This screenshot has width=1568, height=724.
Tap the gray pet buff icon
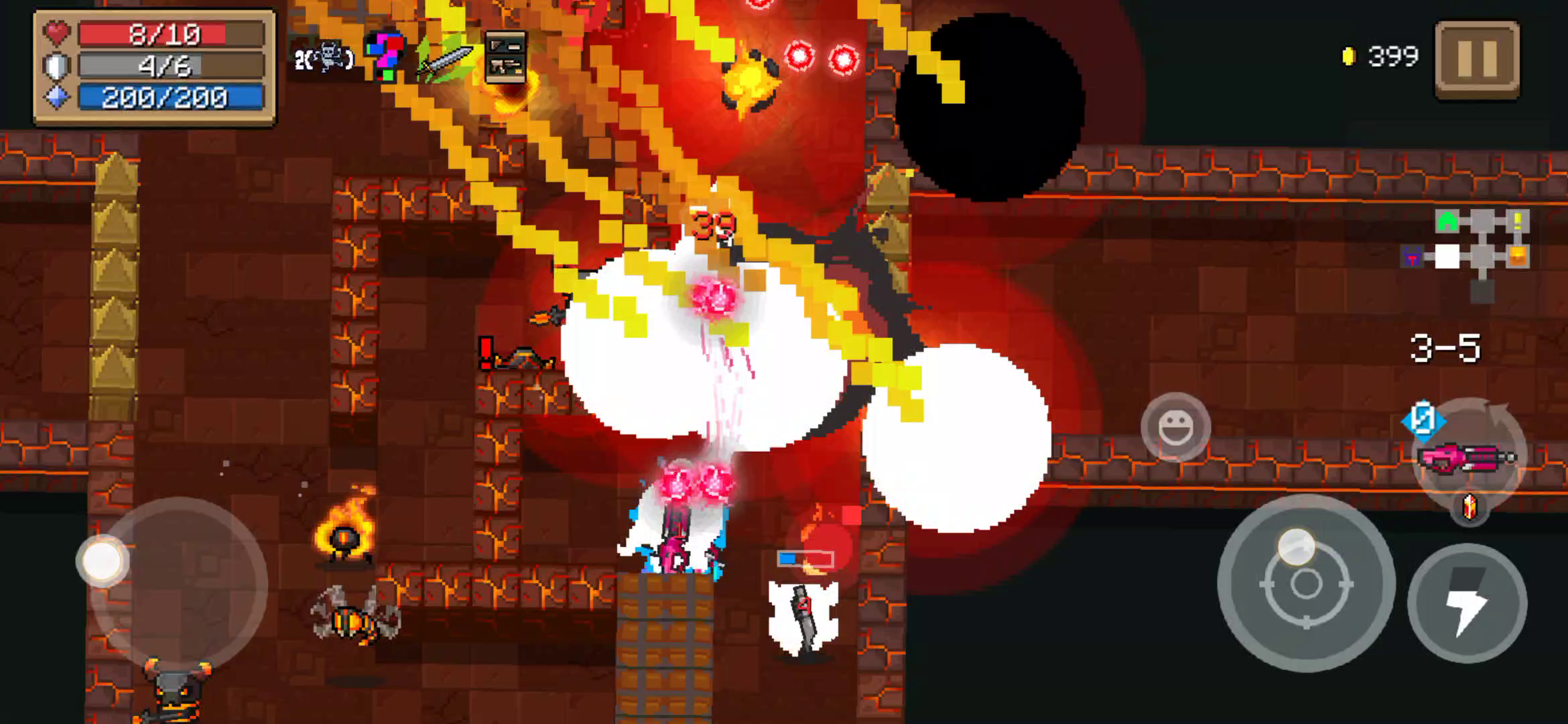point(325,58)
